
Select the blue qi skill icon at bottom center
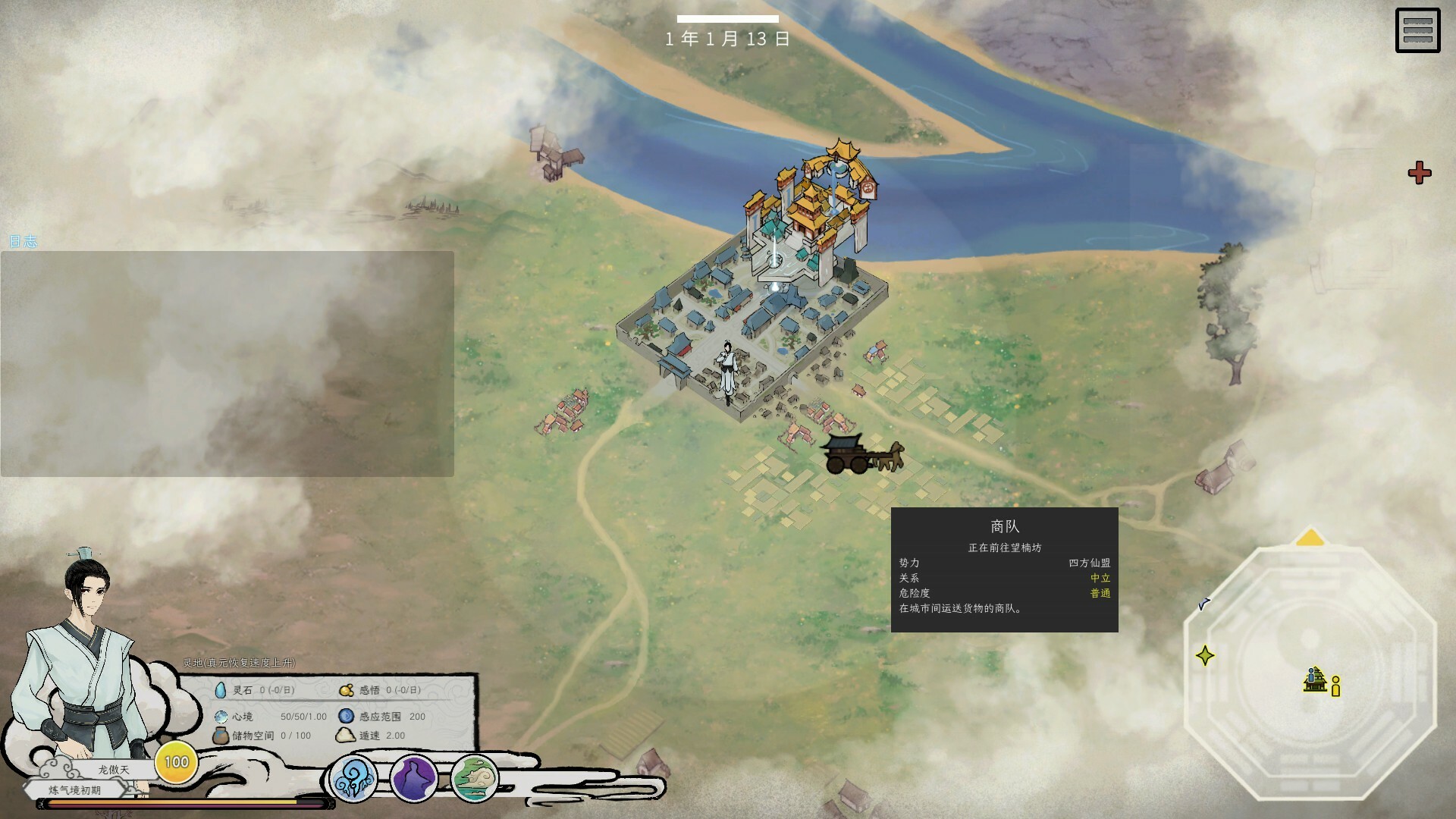point(353,776)
